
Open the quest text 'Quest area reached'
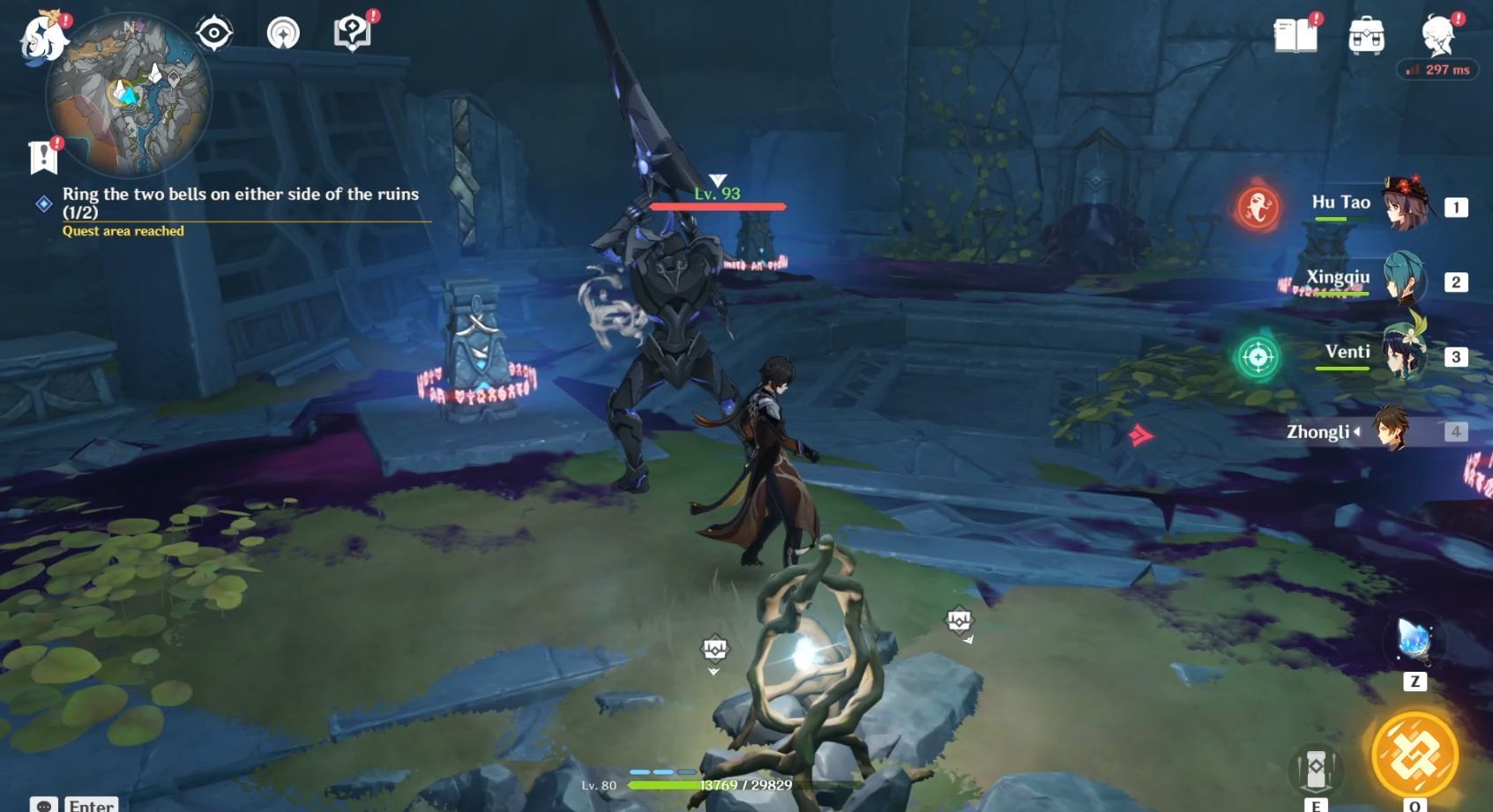(123, 231)
